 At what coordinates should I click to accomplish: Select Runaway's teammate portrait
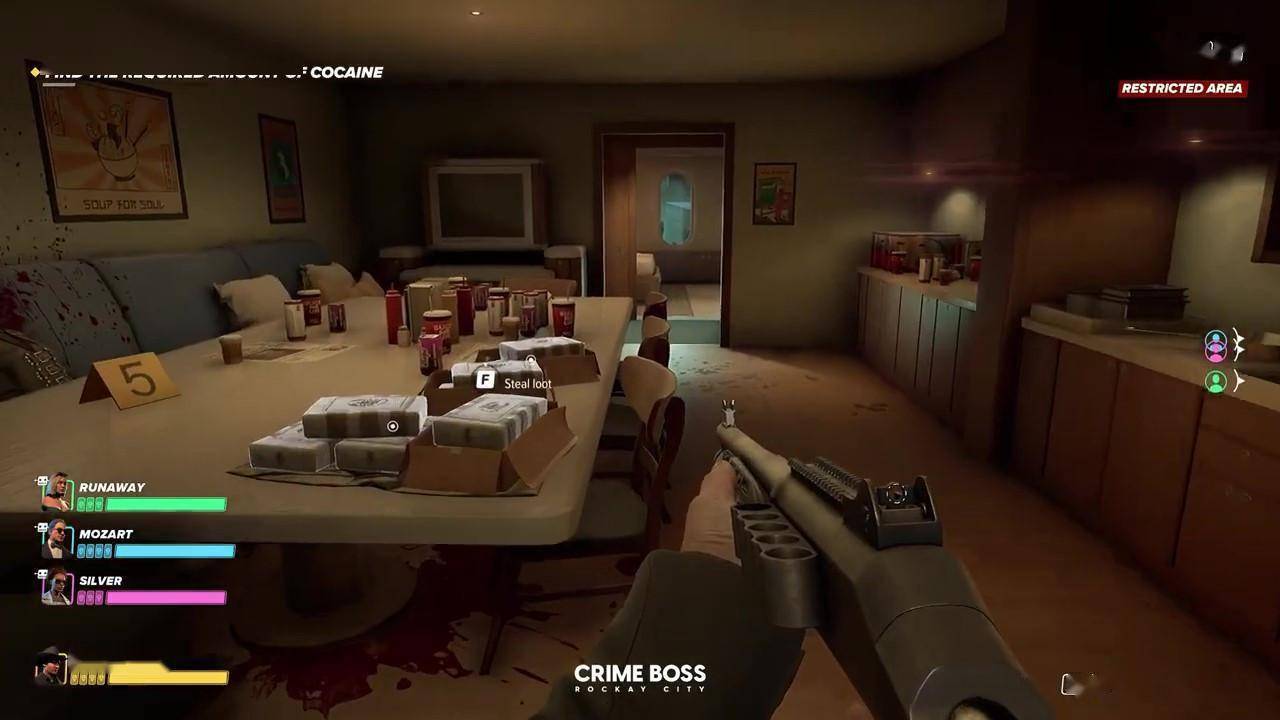tap(57, 494)
